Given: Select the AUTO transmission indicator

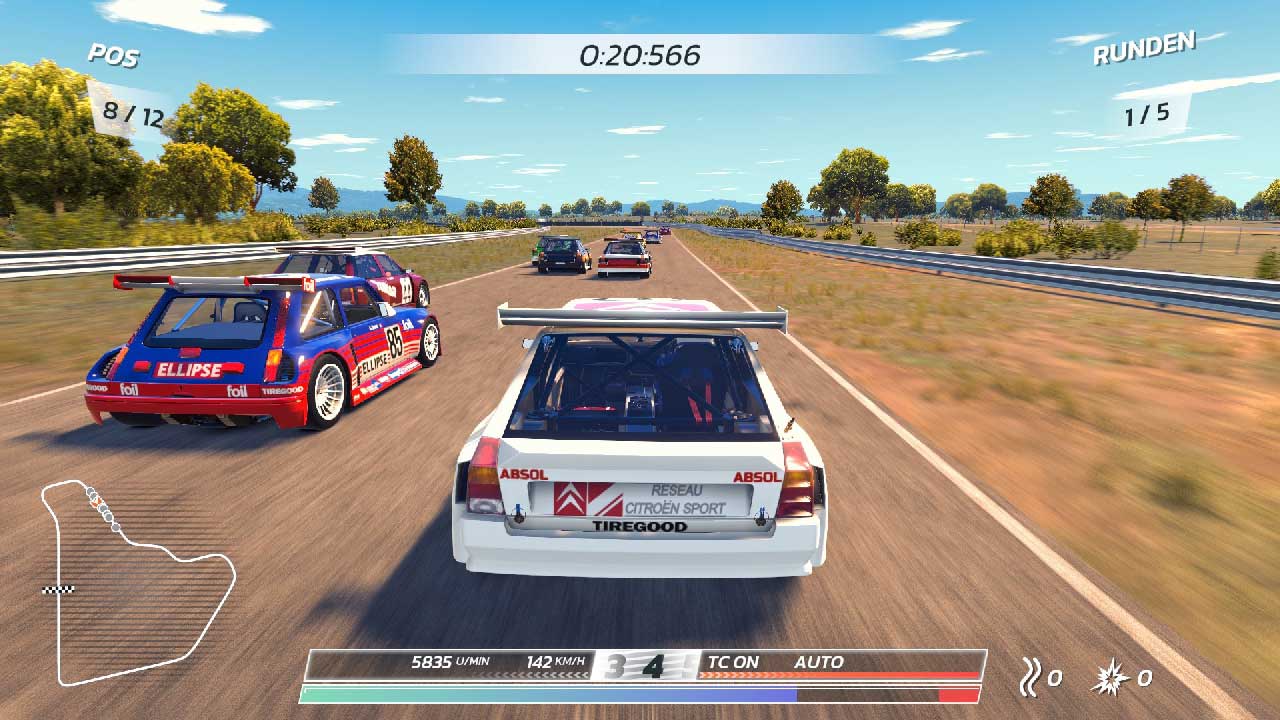Looking at the screenshot, I should pyautogui.click(x=818, y=662).
